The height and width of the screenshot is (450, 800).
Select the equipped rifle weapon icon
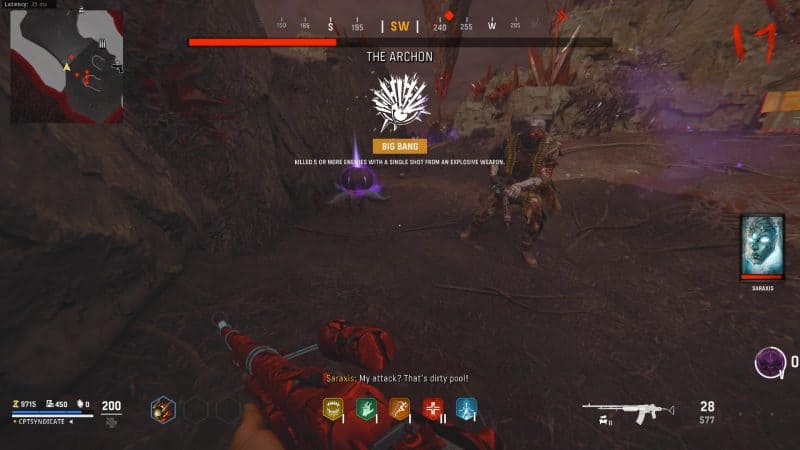coord(627,409)
